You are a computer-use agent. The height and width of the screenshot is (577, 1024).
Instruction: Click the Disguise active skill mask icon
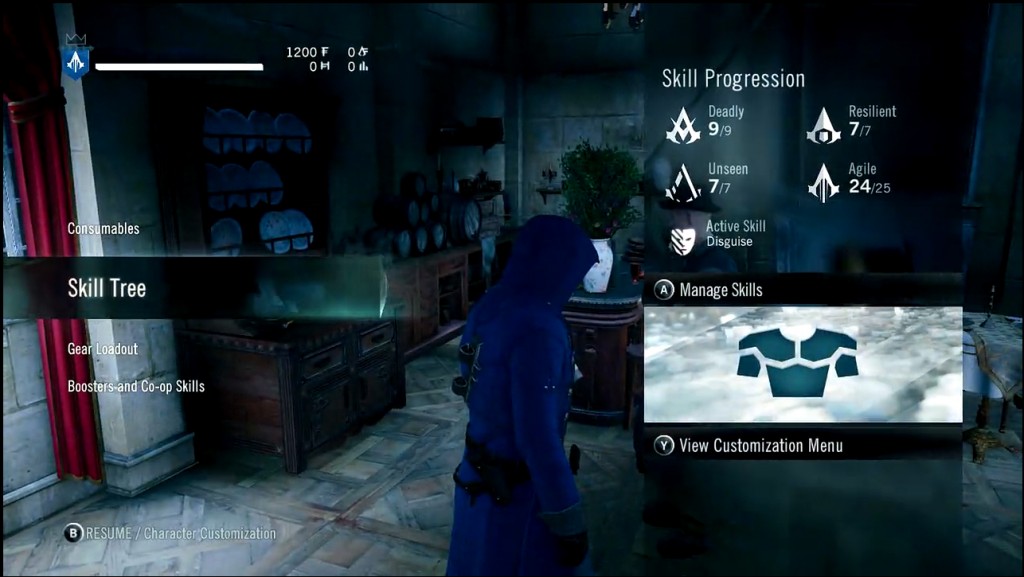pos(683,239)
